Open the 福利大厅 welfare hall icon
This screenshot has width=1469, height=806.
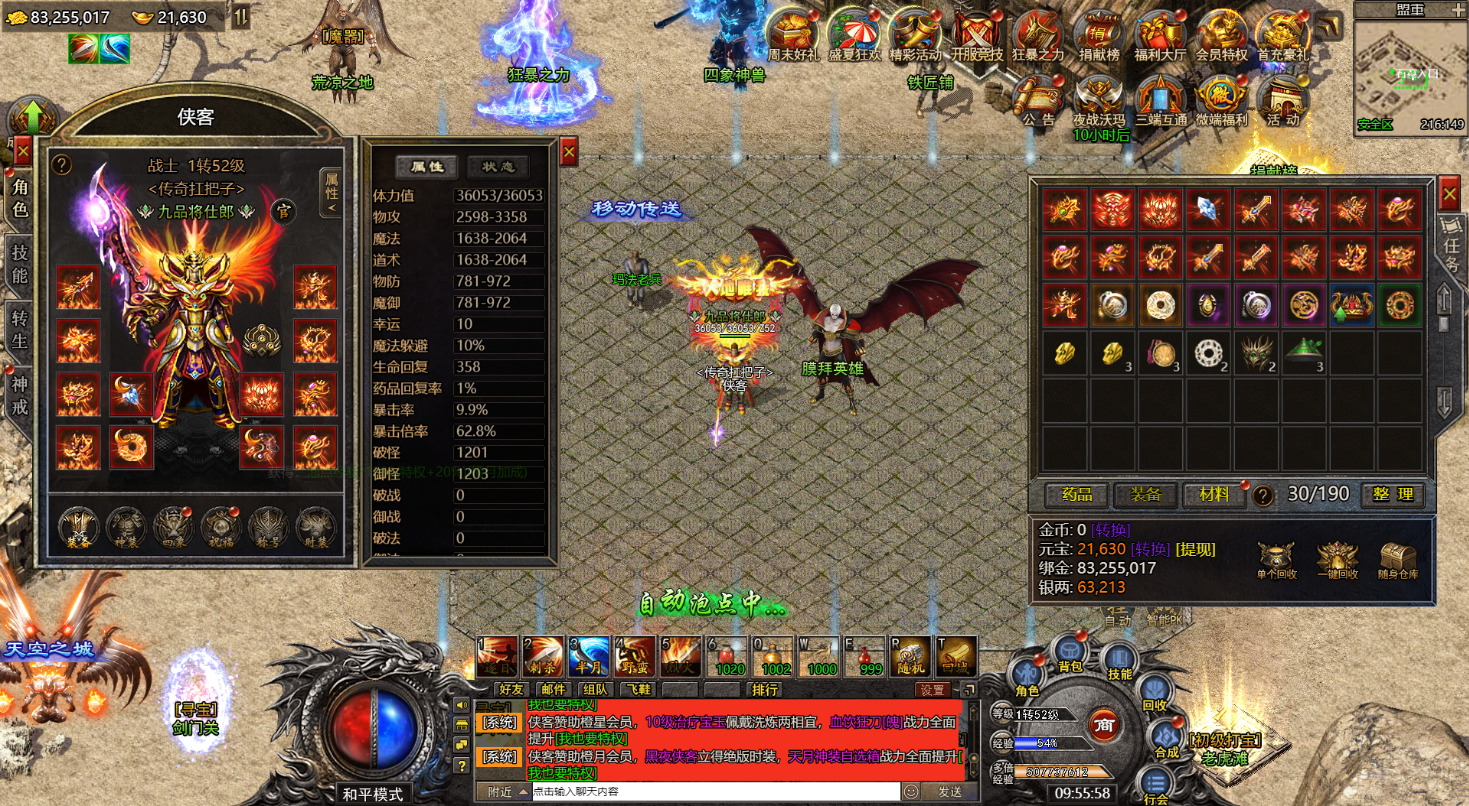pyautogui.click(x=1160, y=37)
